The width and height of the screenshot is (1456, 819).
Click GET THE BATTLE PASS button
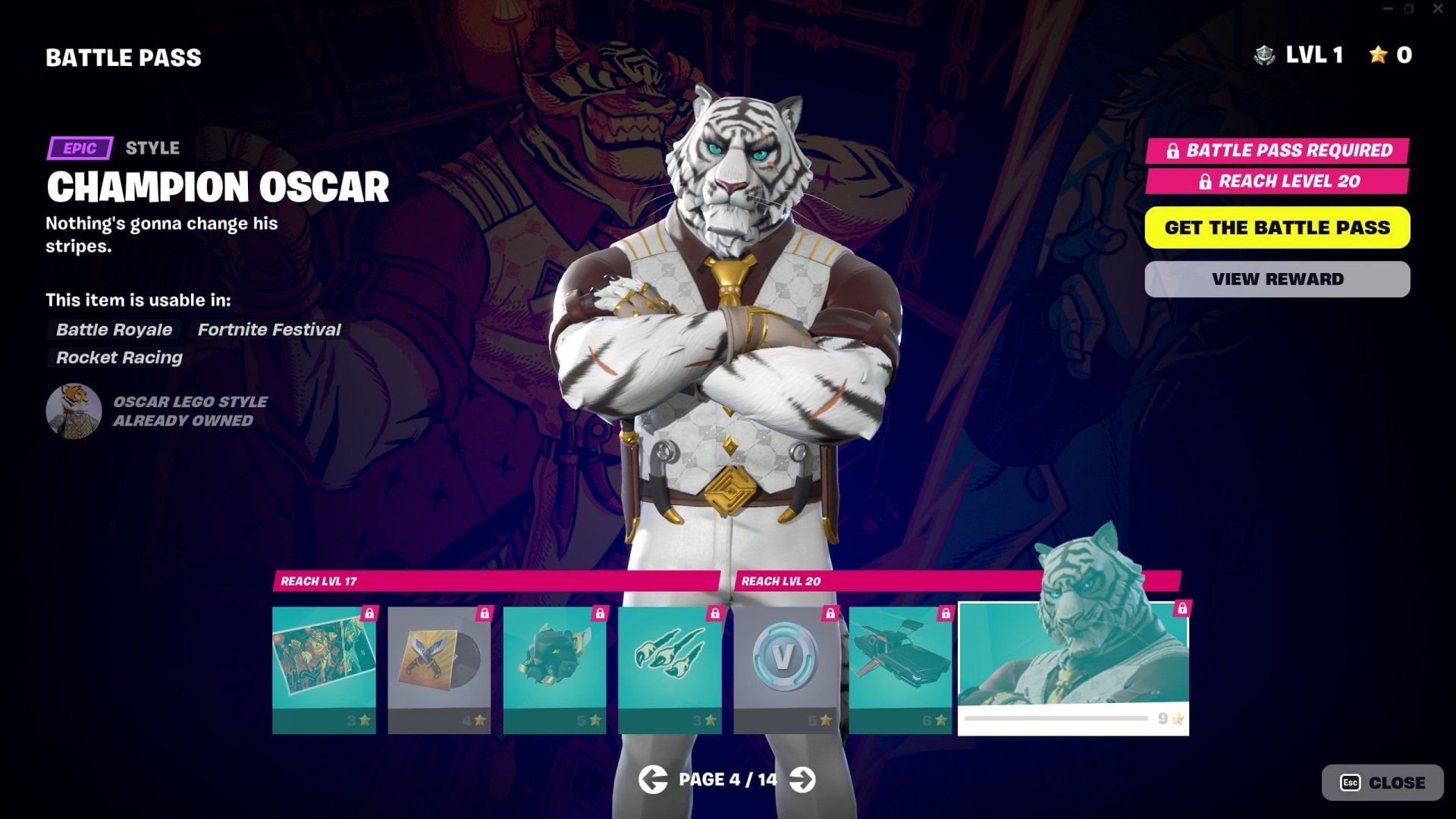[x=1276, y=227]
